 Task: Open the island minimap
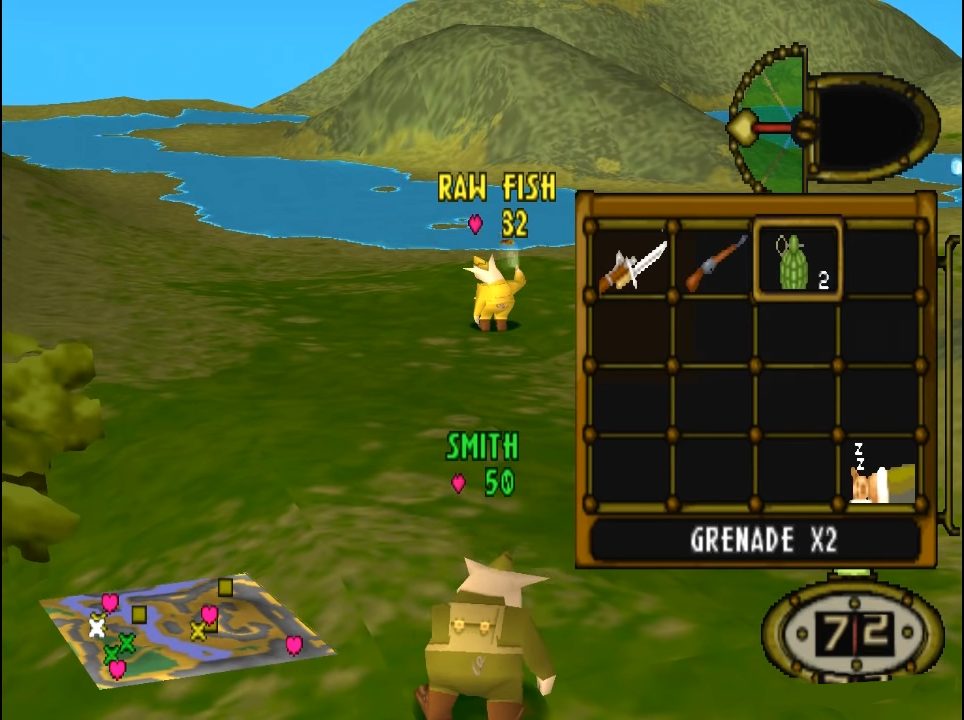pyautogui.click(x=188, y=628)
